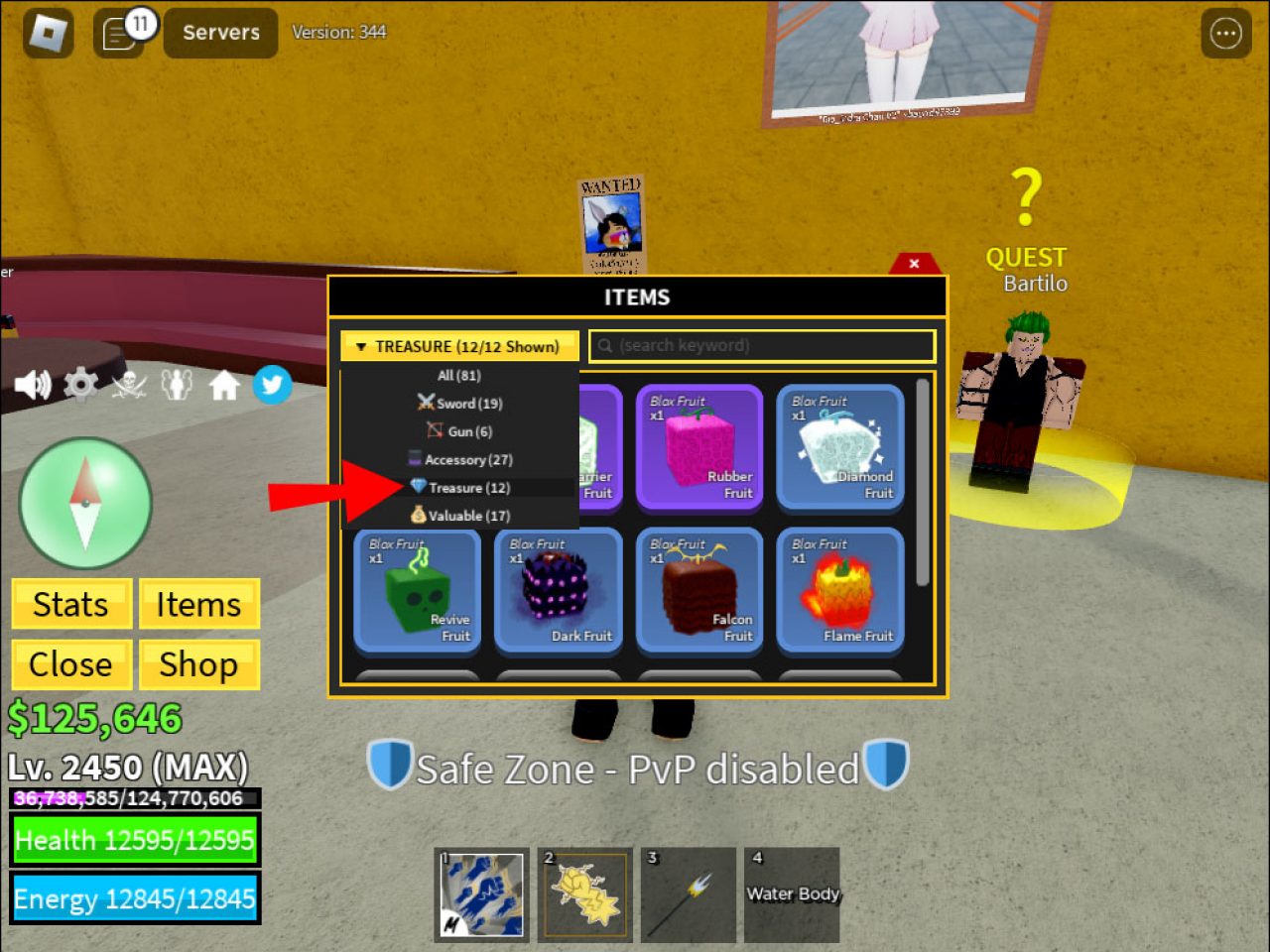Collapse the TREASURE filter dropdown
Image resolution: width=1270 pixels, height=952 pixels.
(x=459, y=346)
